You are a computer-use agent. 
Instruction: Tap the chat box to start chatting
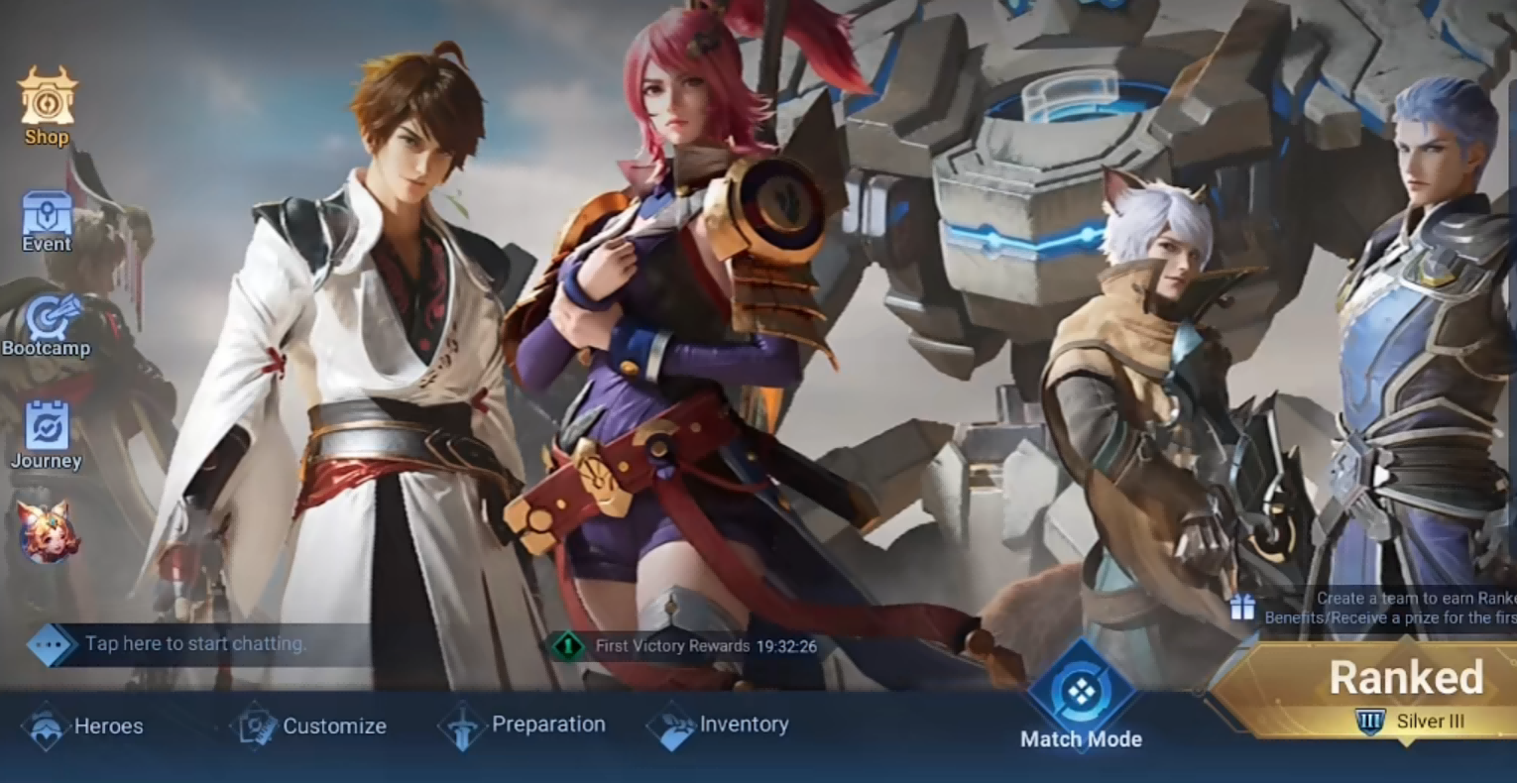coord(194,644)
